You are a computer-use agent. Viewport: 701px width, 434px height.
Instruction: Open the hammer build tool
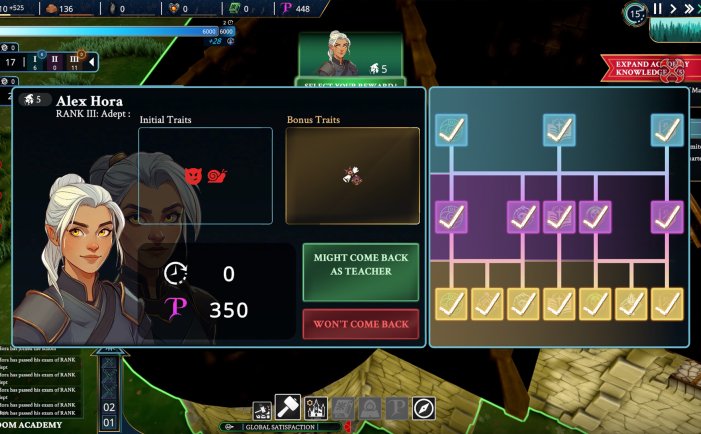point(288,408)
